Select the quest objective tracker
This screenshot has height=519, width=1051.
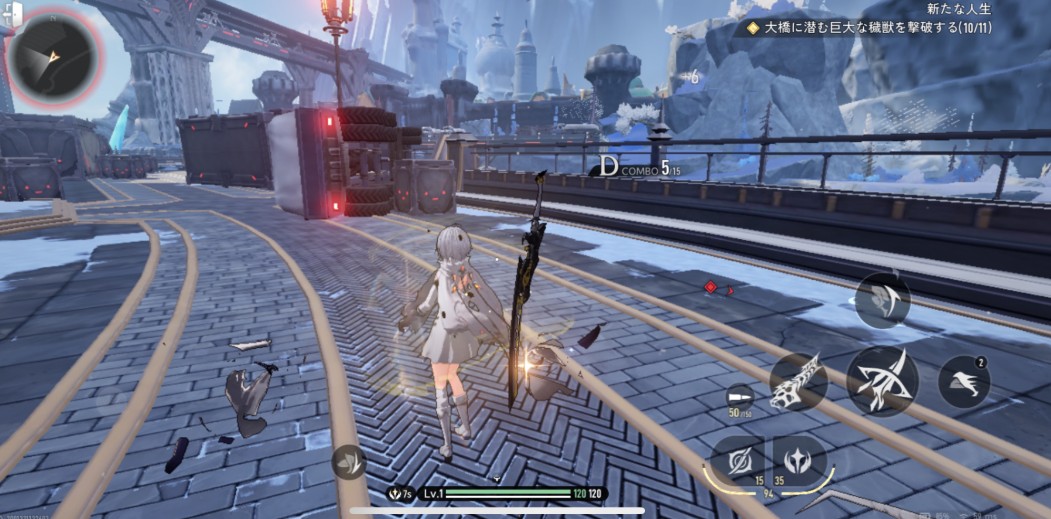(x=875, y=28)
